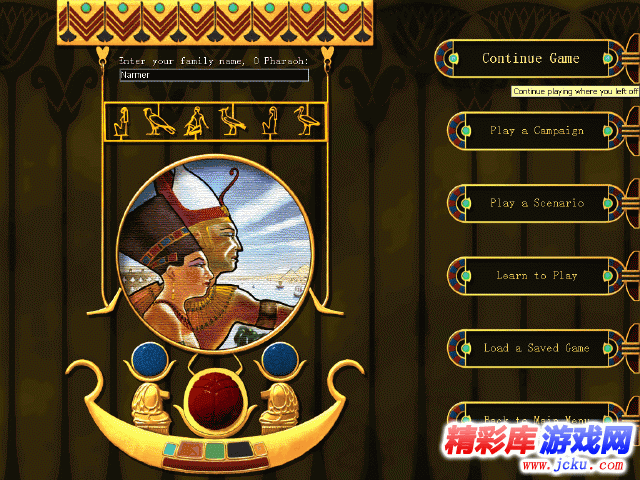Image resolution: width=640 pixels, height=480 pixels.
Task: Click the family name text field
Action: click(x=213, y=75)
